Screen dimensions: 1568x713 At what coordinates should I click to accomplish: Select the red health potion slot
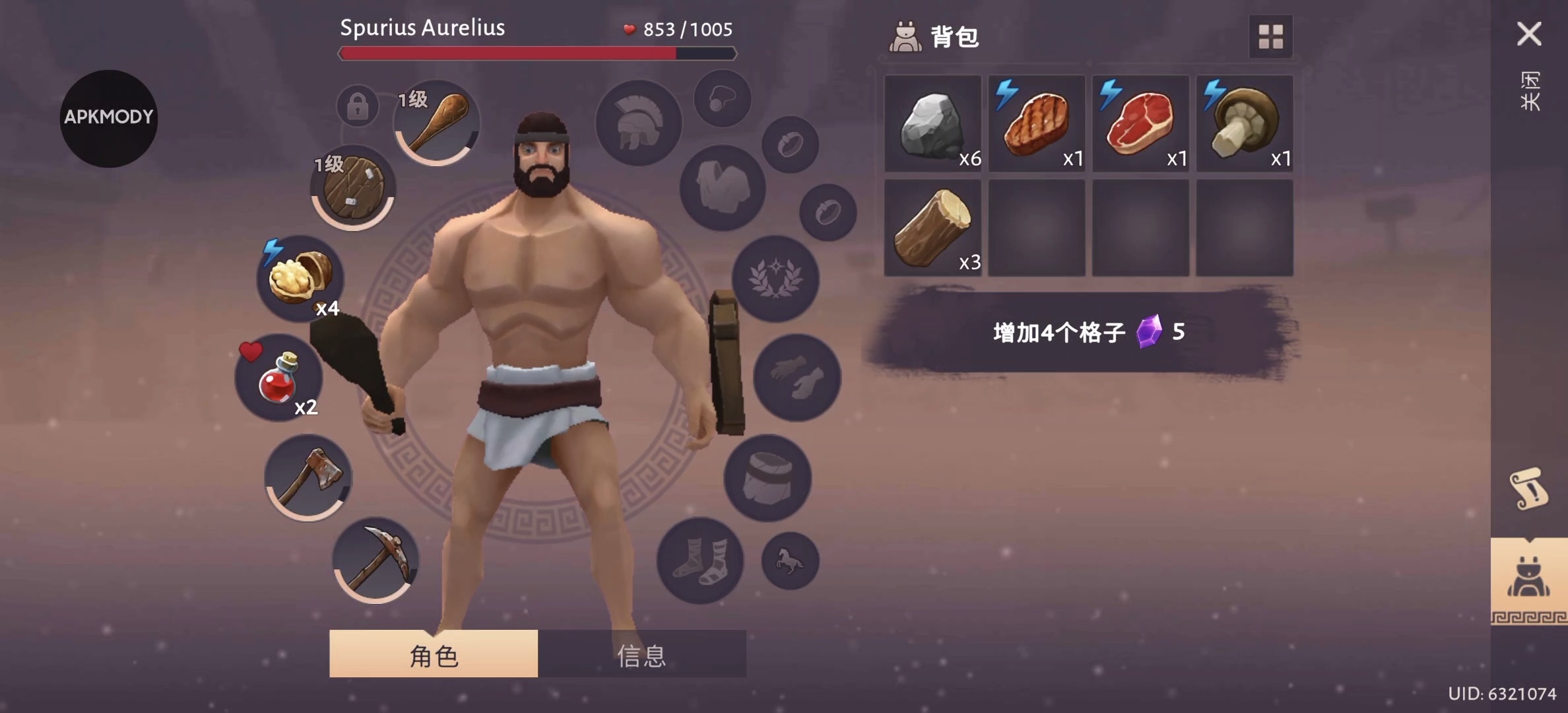pos(279,378)
